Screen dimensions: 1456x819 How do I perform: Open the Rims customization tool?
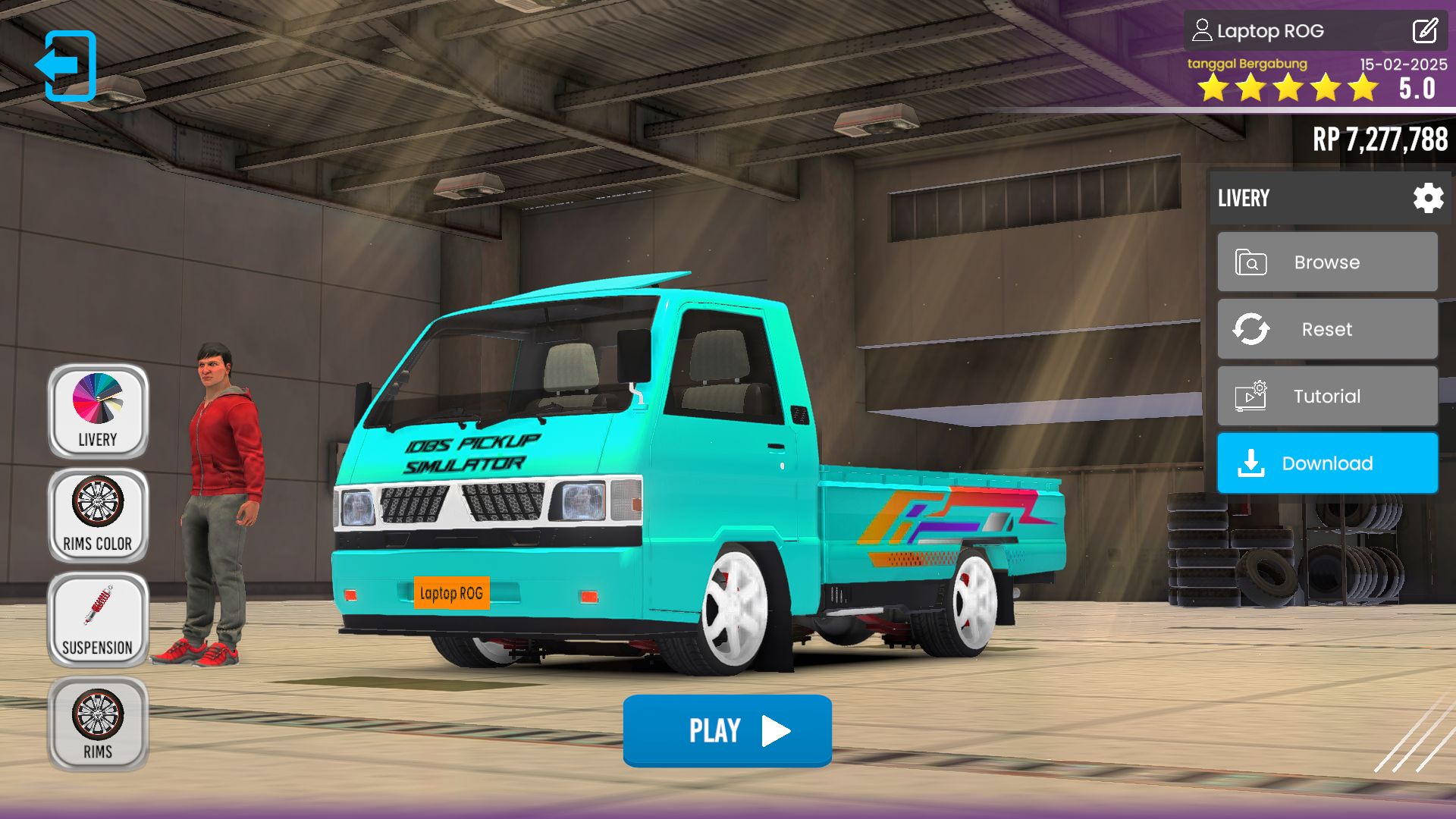(x=97, y=723)
